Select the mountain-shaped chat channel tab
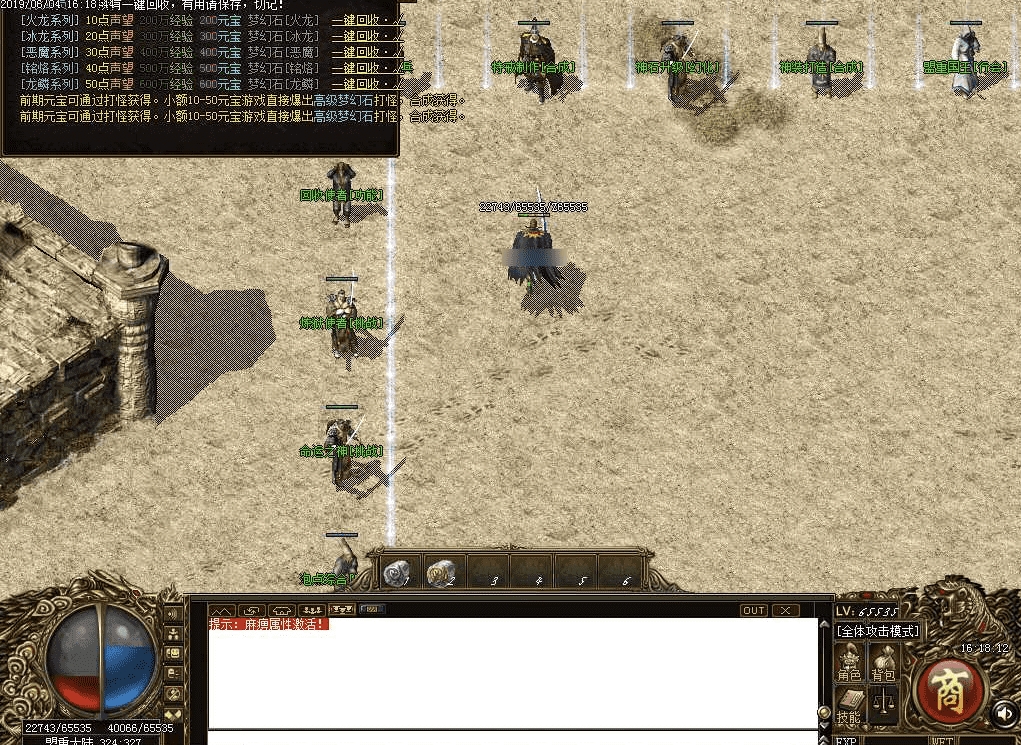This screenshot has width=1021, height=745. click(x=221, y=610)
